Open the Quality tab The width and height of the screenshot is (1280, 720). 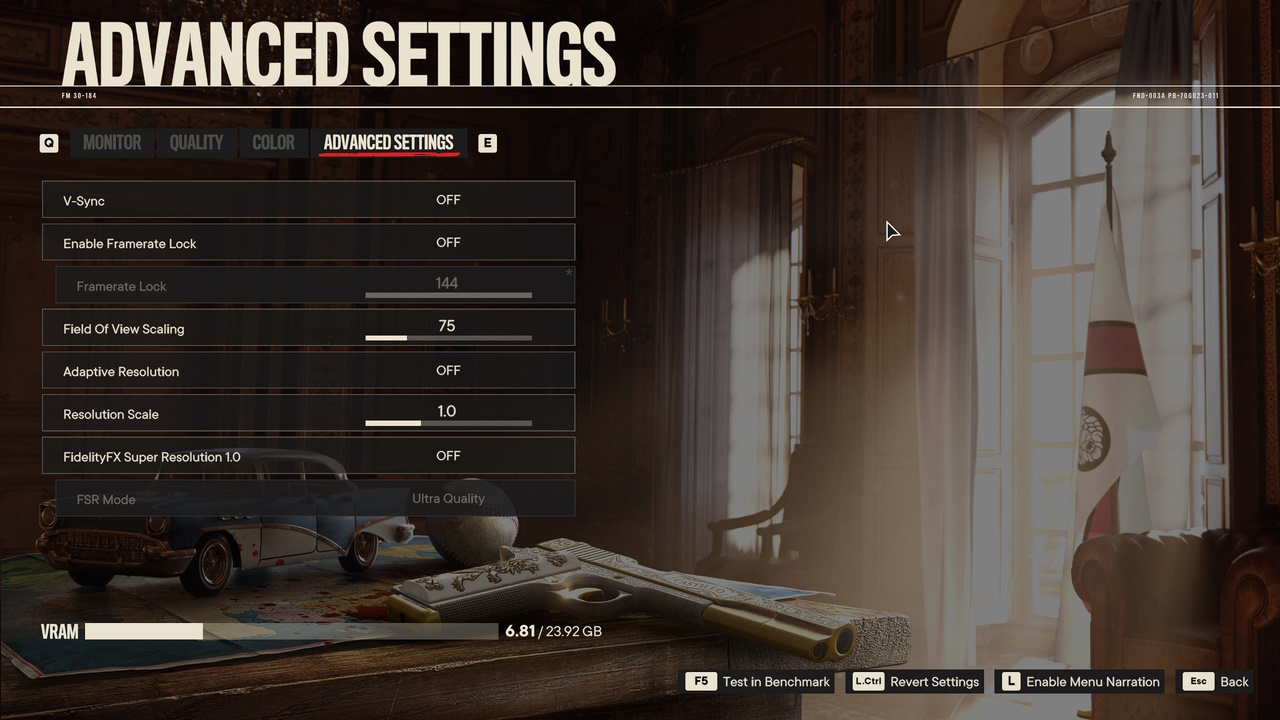tap(196, 143)
